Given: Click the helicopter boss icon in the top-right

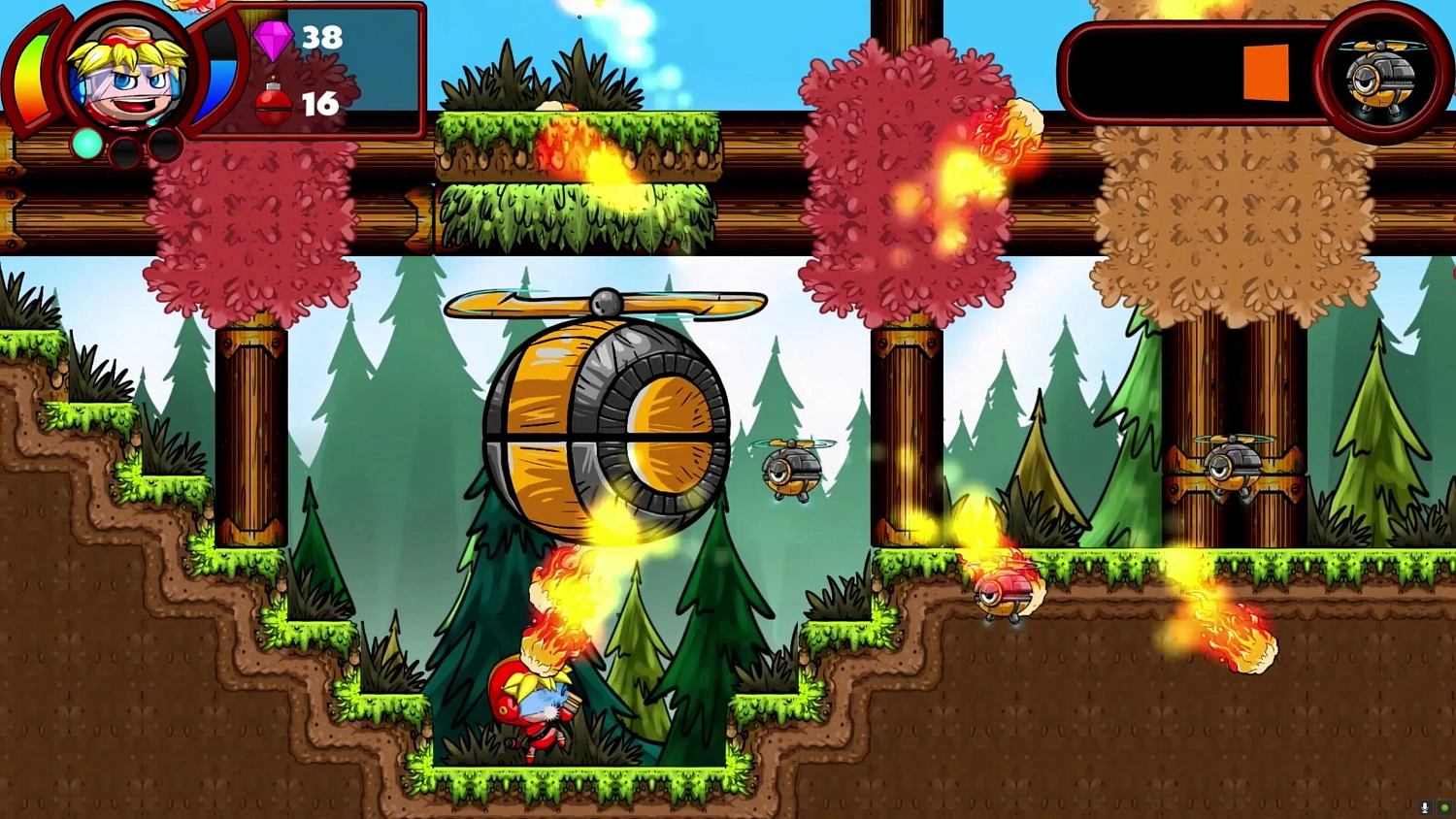Looking at the screenshot, I should [x=1377, y=76].
